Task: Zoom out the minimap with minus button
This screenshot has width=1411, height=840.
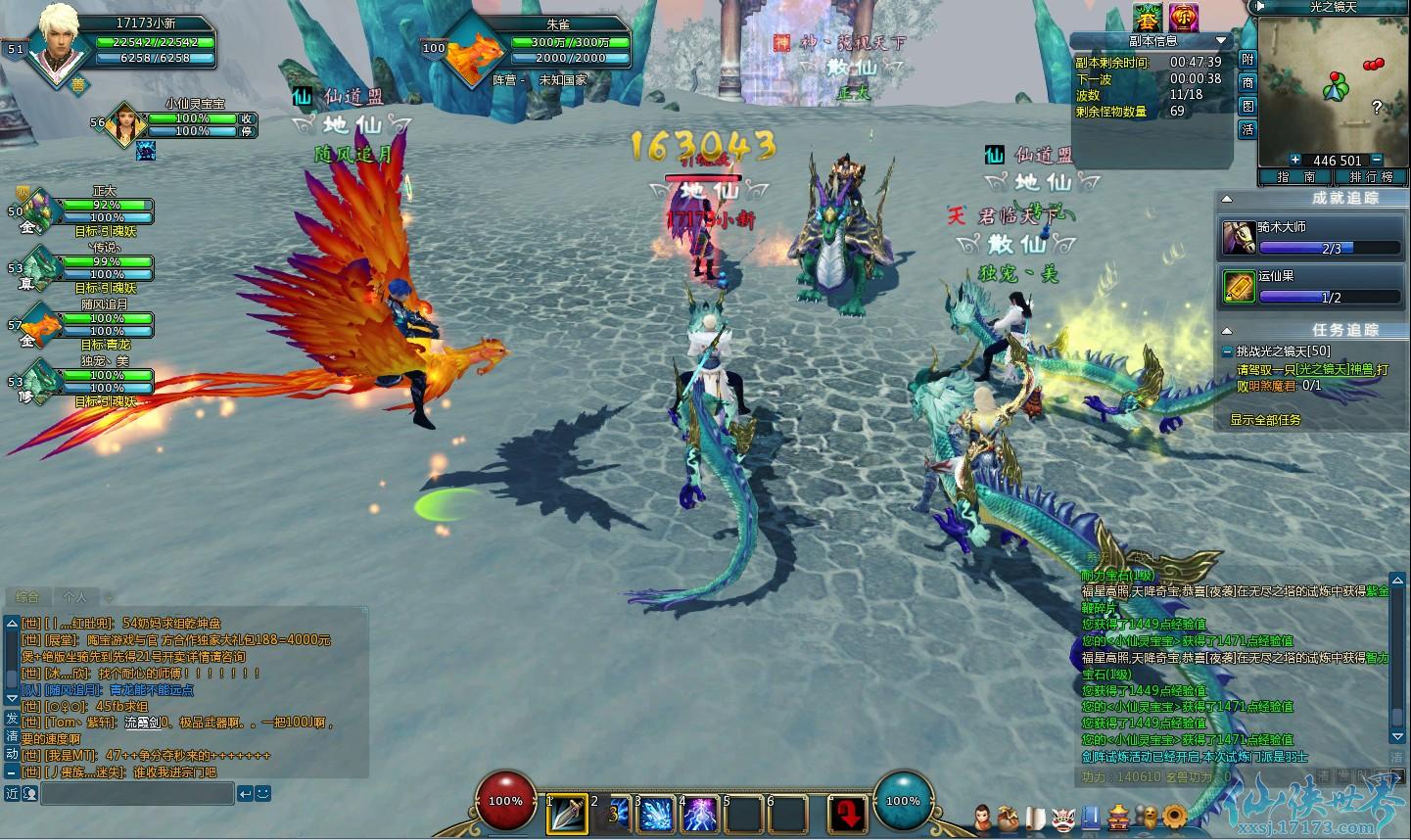Action: (x=1377, y=160)
